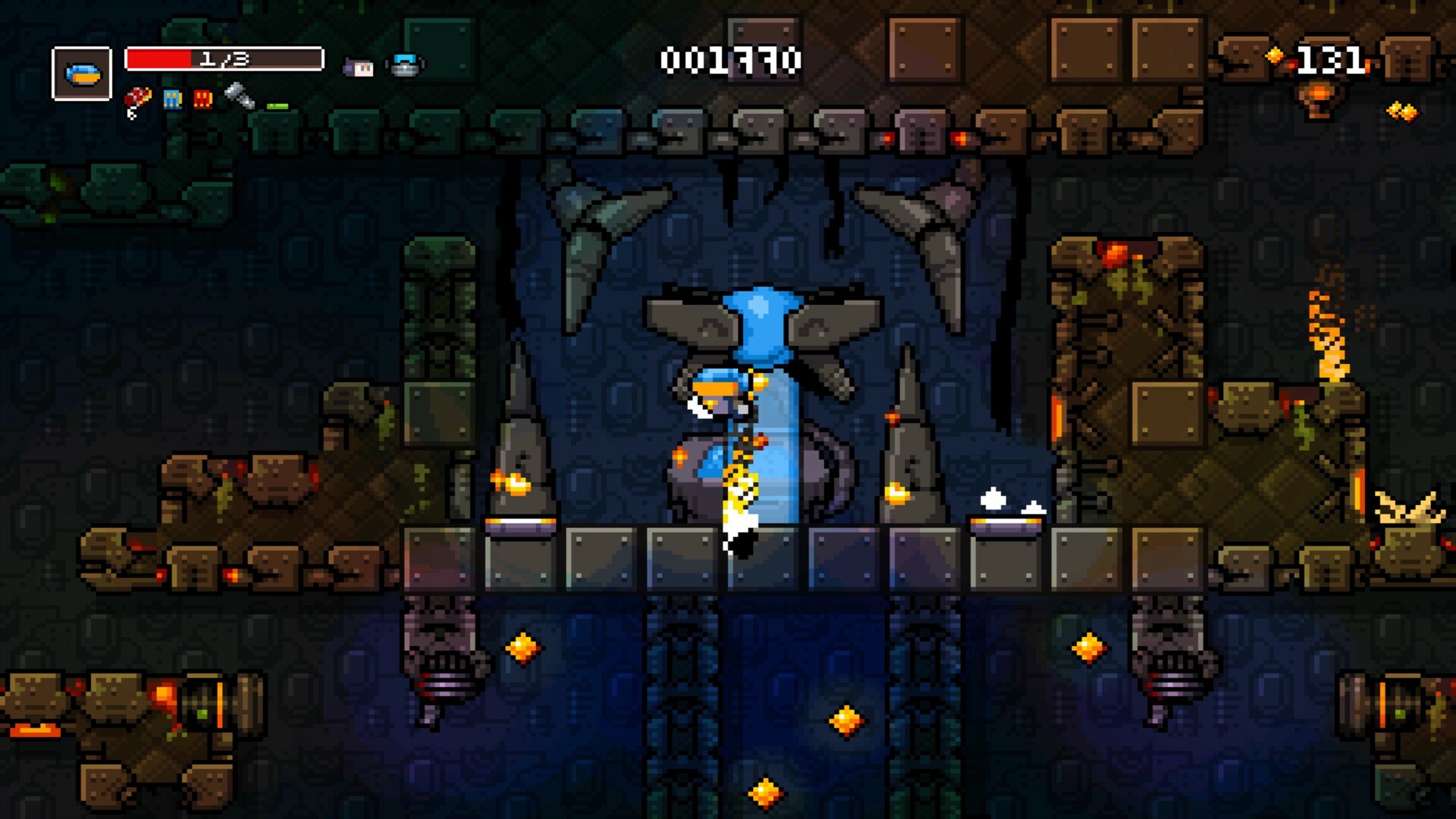Viewport: 1456px width, 819px height.
Task: Click the floating head icon near the health bar
Action: [356, 67]
